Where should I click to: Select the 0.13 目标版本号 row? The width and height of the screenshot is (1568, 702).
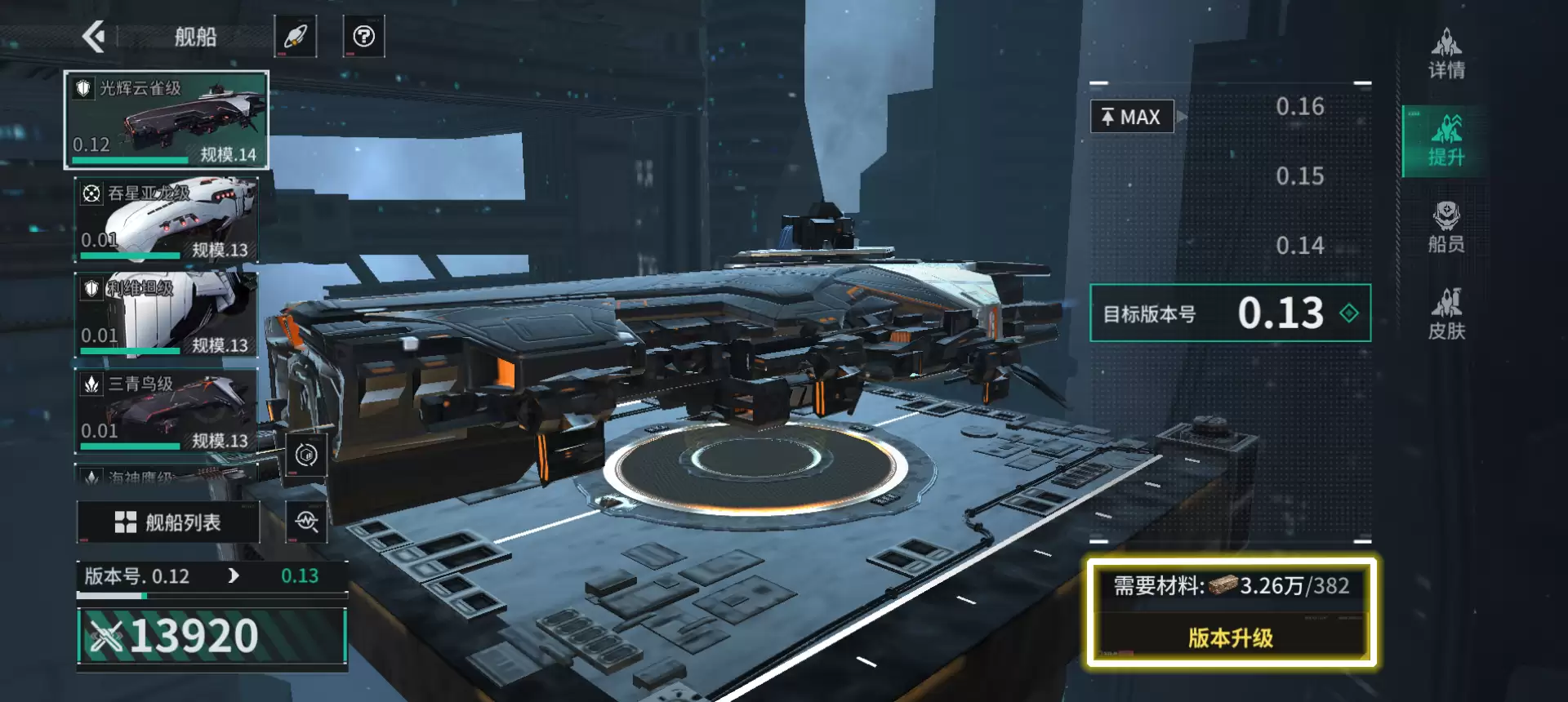point(1230,313)
